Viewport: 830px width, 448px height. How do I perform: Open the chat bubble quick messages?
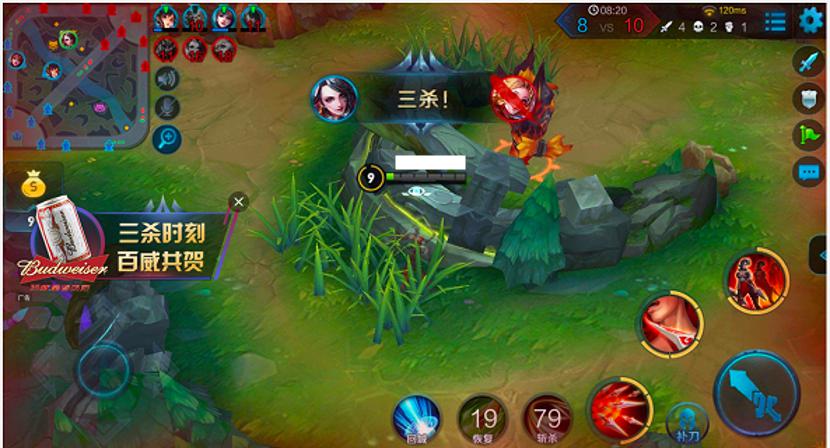pyautogui.click(x=808, y=171)
